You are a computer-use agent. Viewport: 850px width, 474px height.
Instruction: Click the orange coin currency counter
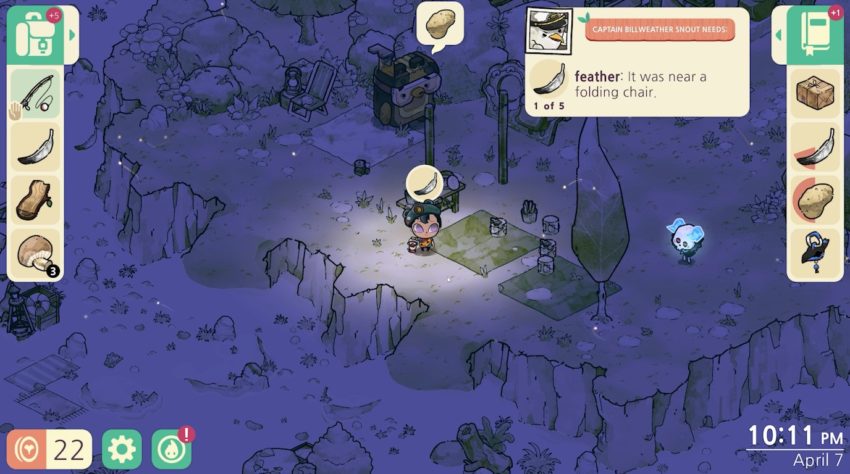48,449
